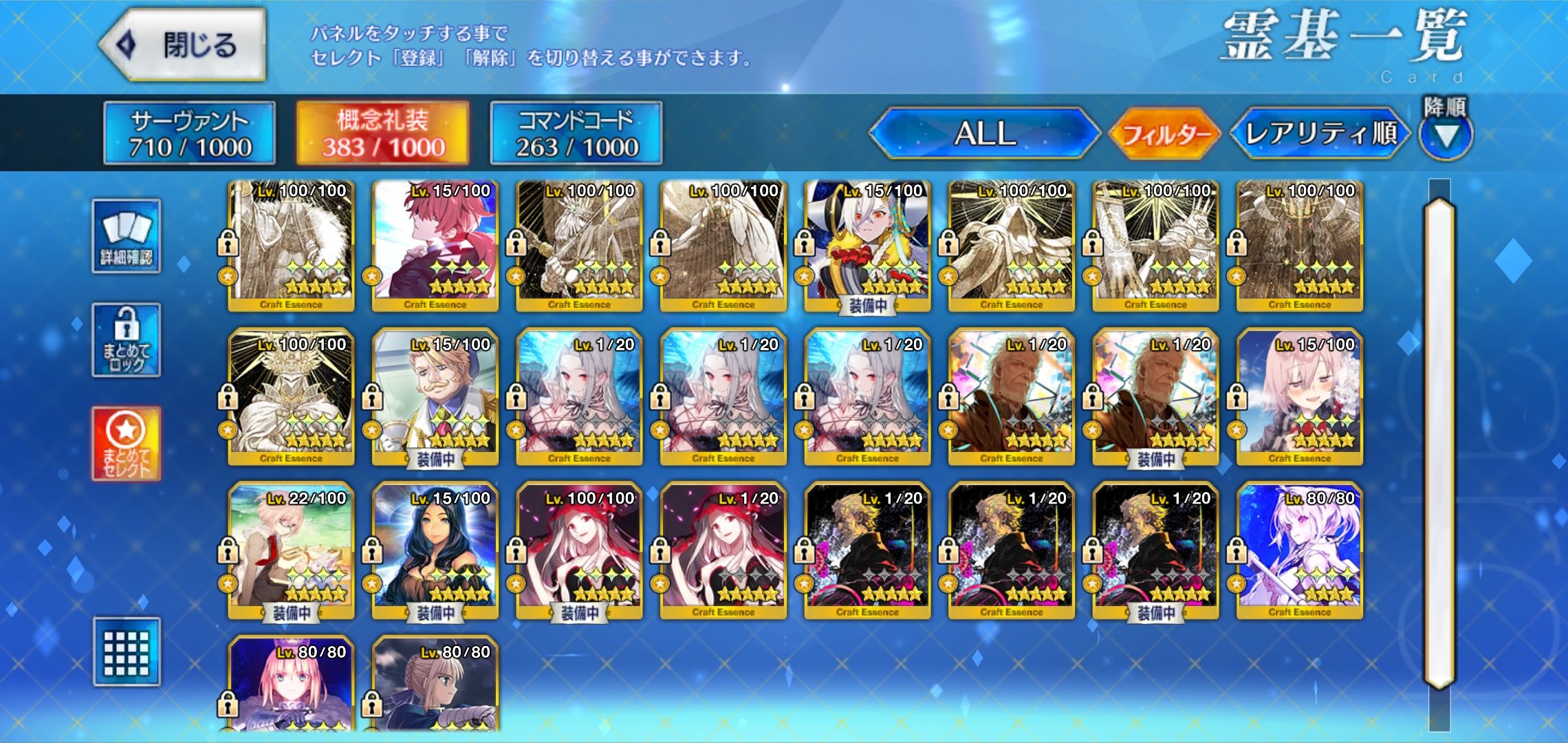
Task: Activate the まとめてロック bulk lock button
Action: coord(127,340)
